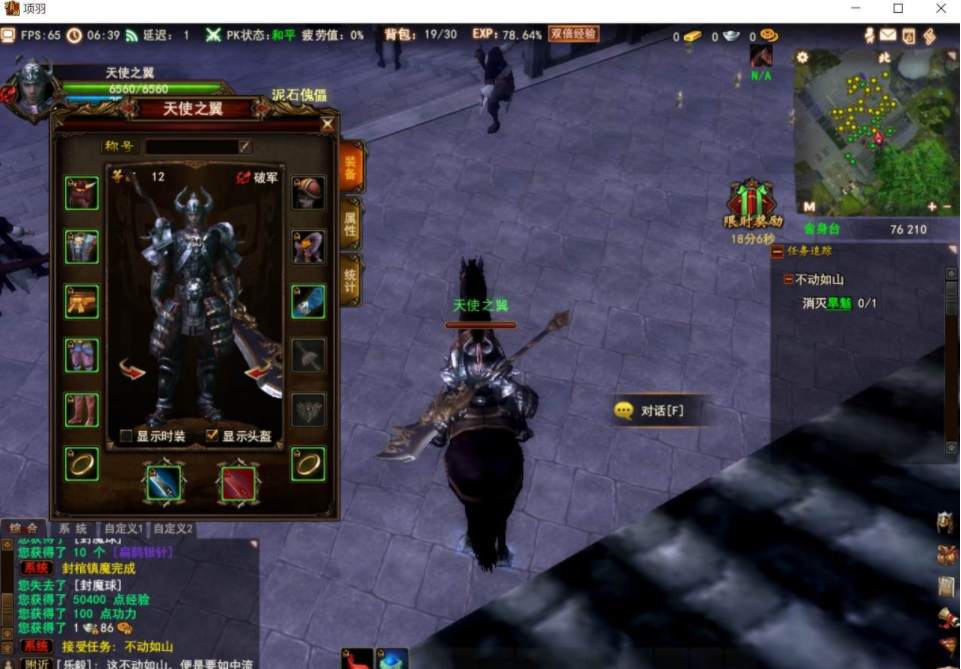Open the minimap settings gear
This screenshot has width=961, height=669.
click(x=802, y=58)
